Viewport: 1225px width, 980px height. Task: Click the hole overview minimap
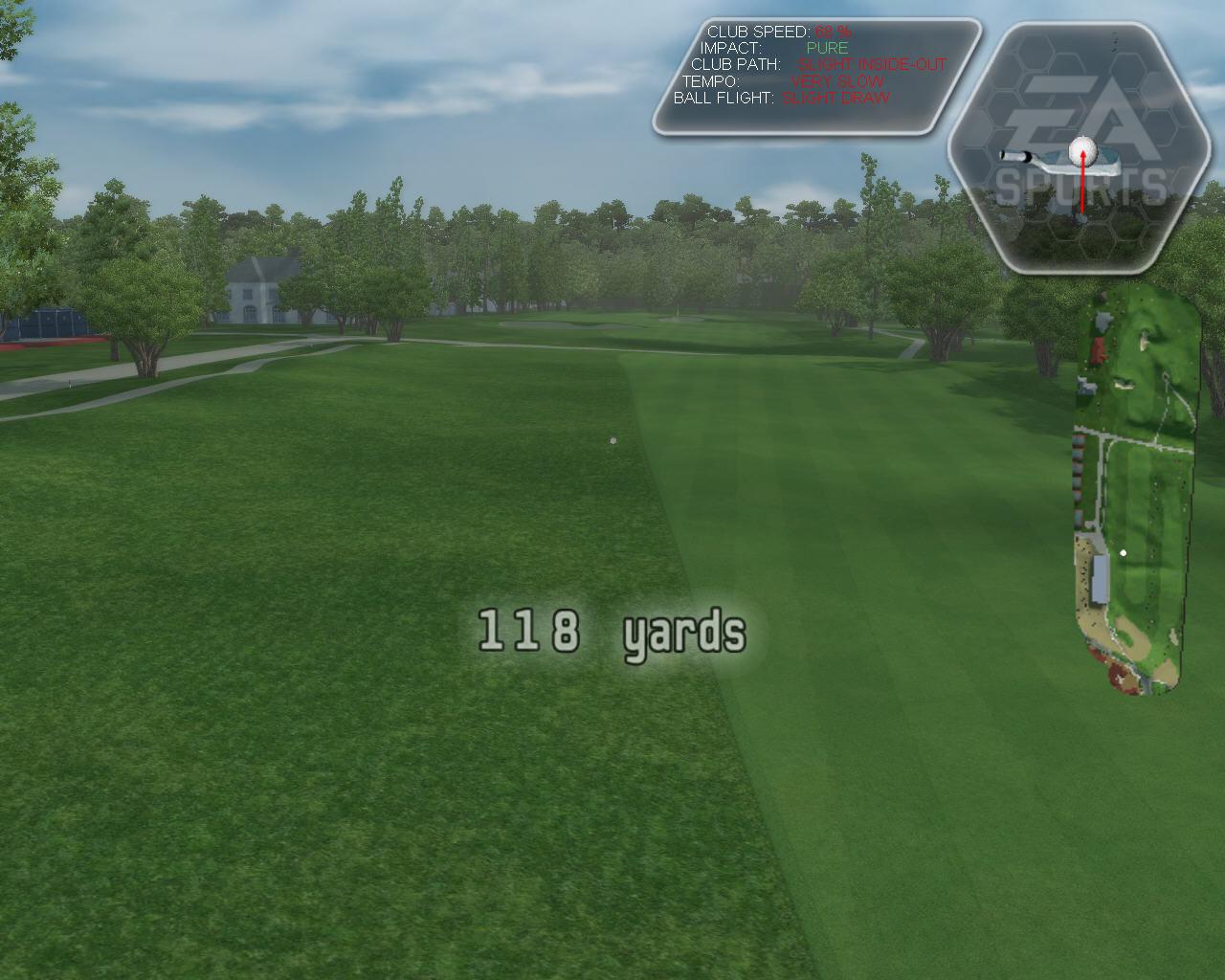(1136, 492)
